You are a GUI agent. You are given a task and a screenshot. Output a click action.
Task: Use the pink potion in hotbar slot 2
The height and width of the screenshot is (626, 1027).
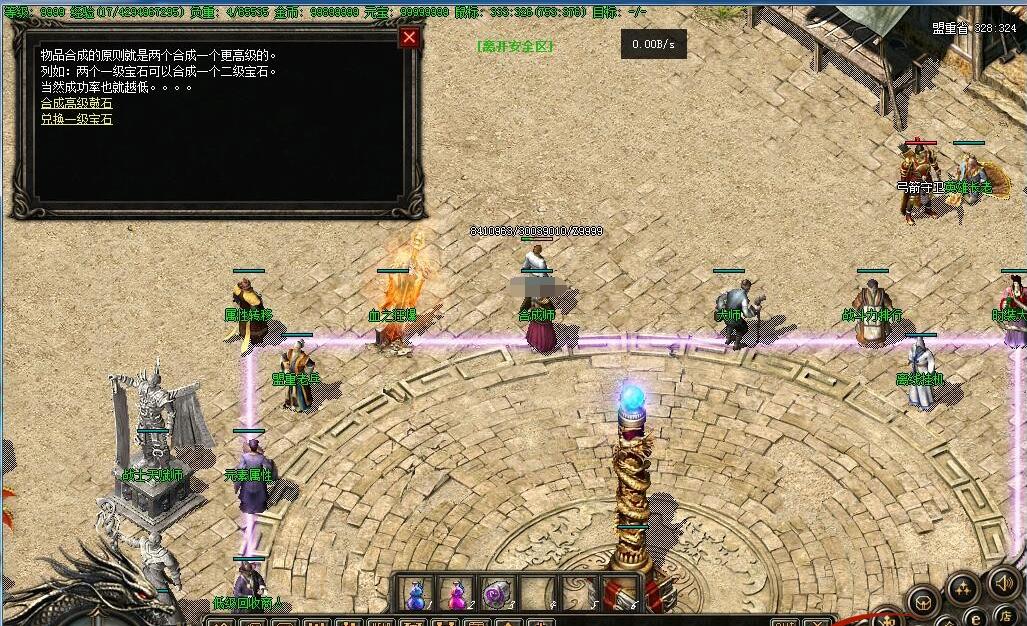coord(456,594)
